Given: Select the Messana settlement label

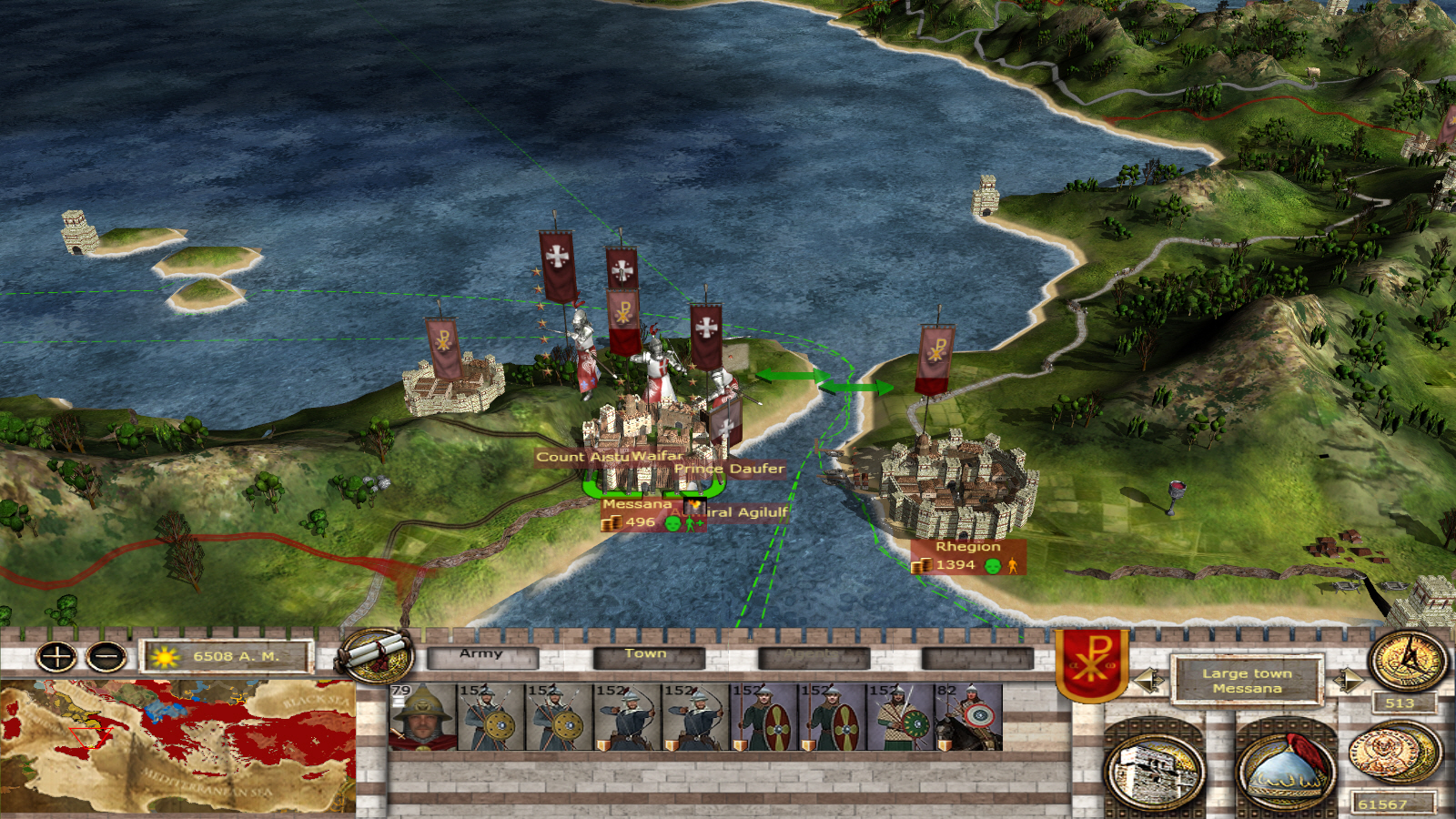Looking at the screenshot, I should pos(637,505).
